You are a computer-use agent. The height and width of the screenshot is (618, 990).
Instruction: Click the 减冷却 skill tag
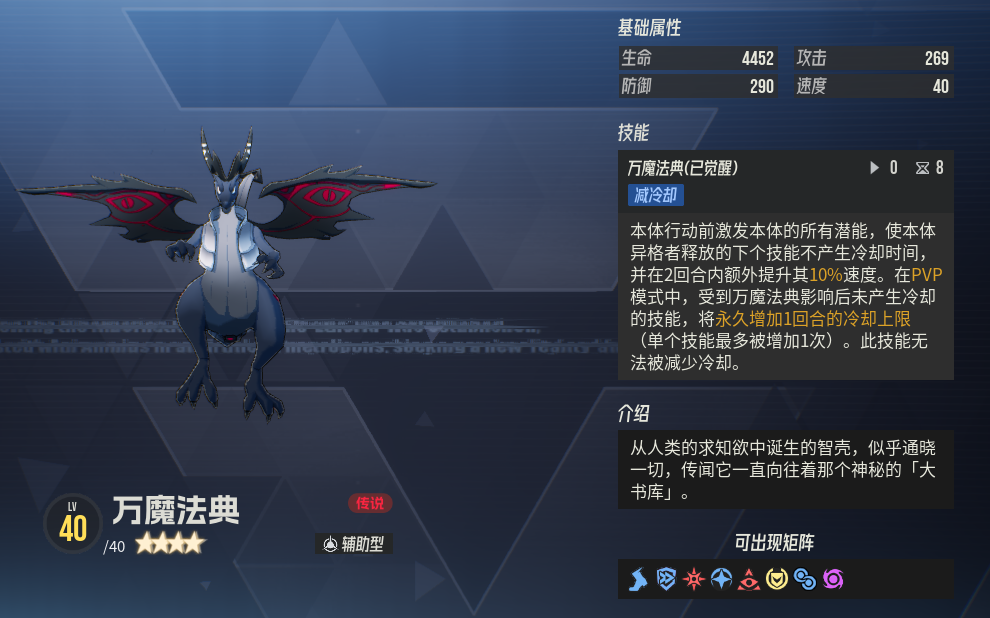(x=656, y=195)
